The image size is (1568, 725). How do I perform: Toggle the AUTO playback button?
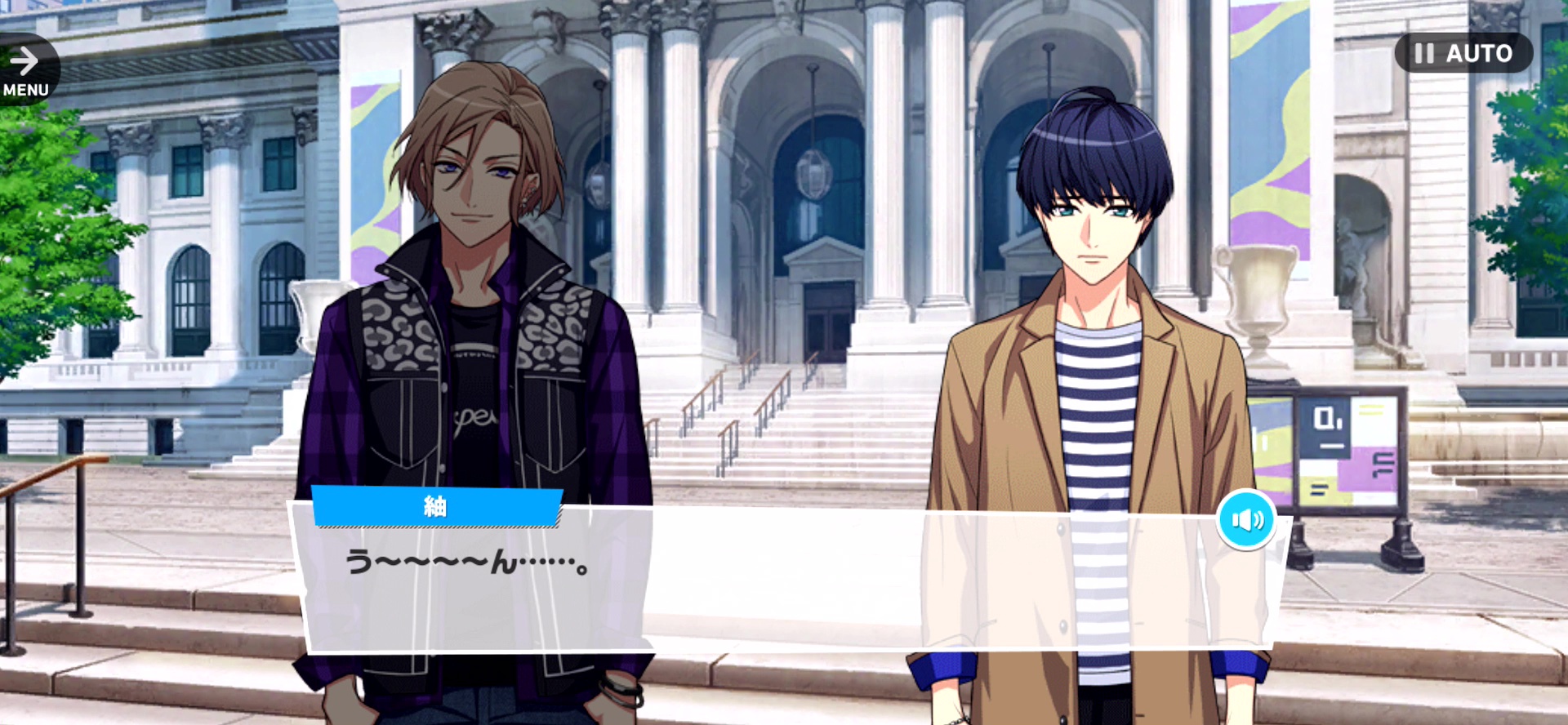click(x=1463, y=53)
